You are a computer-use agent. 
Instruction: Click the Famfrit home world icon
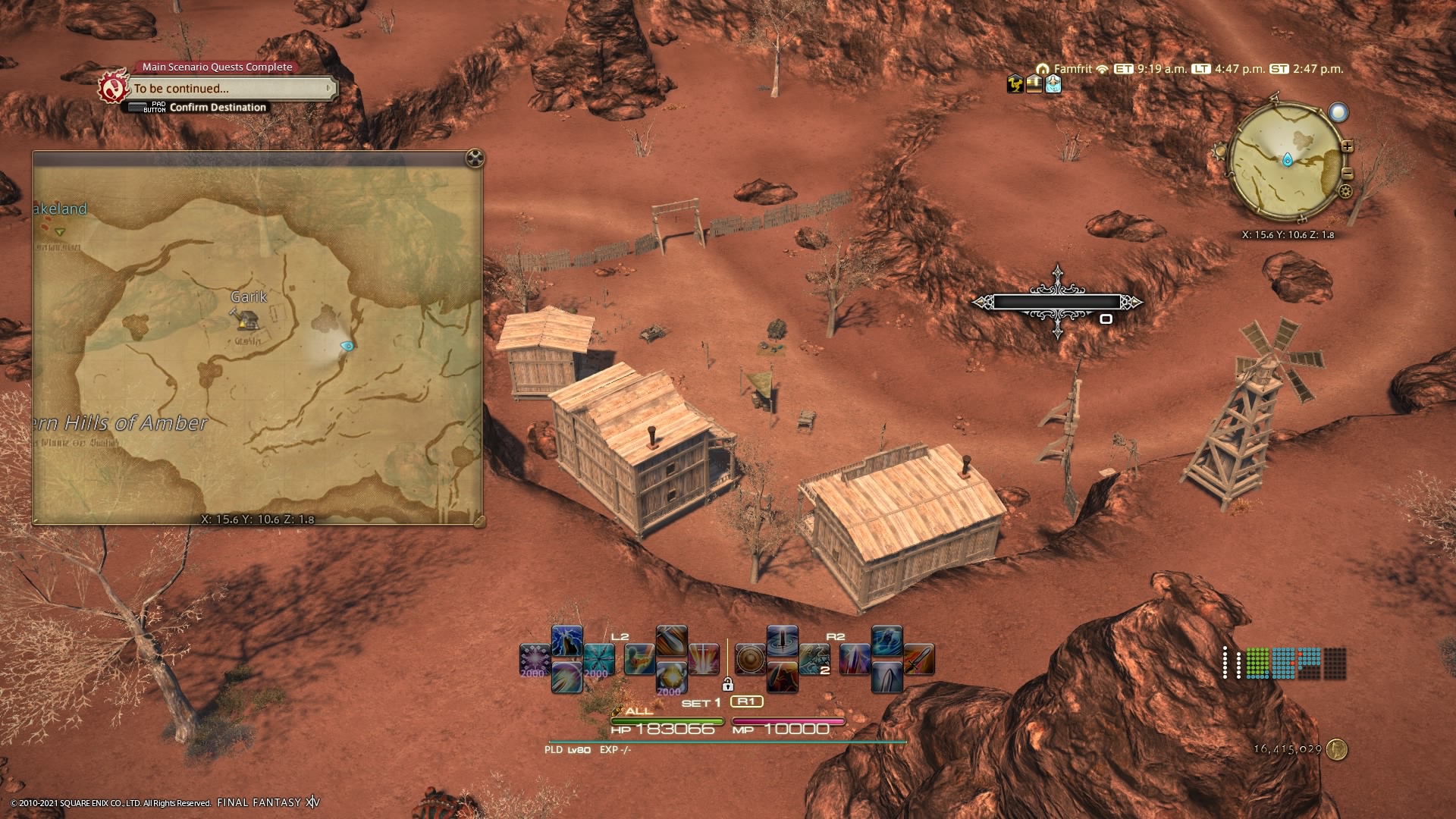click(1043, 69)
